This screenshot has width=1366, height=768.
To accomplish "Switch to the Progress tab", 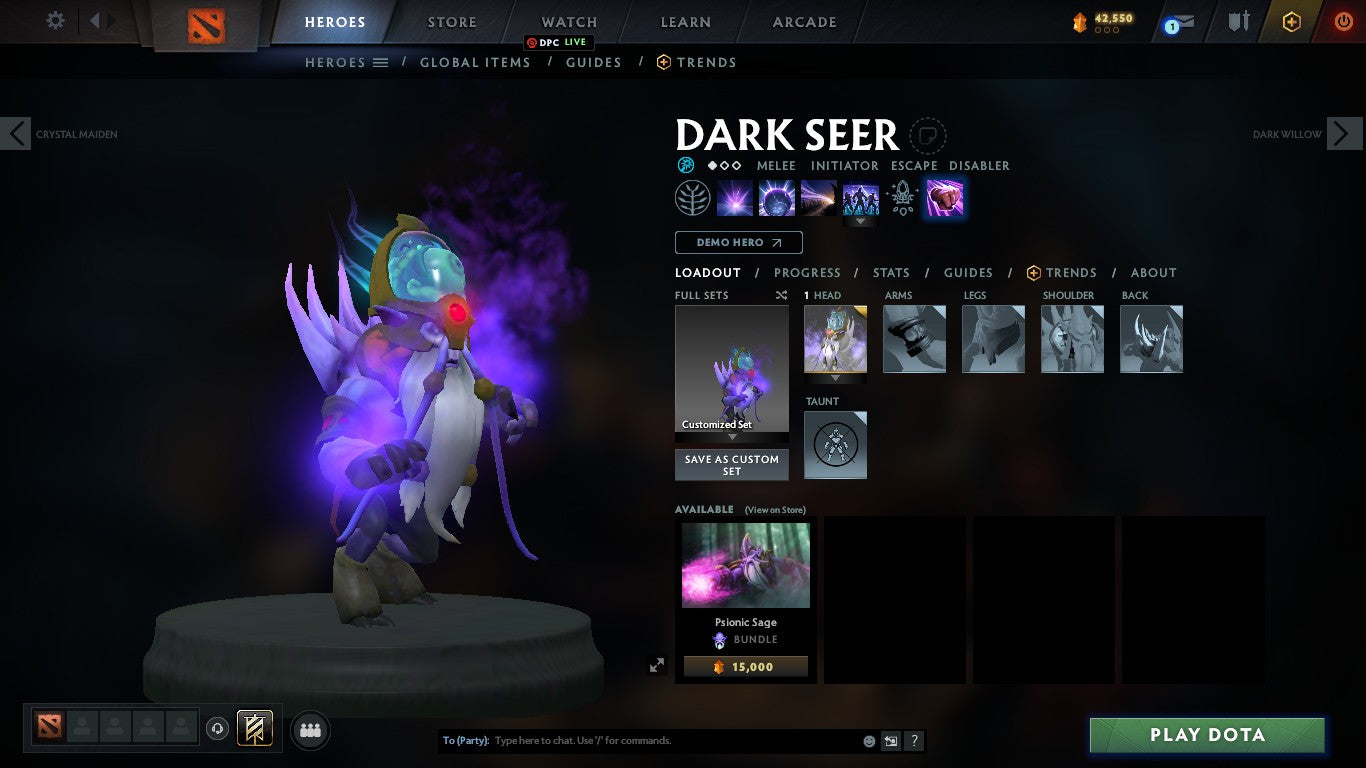I will [808, 272].
